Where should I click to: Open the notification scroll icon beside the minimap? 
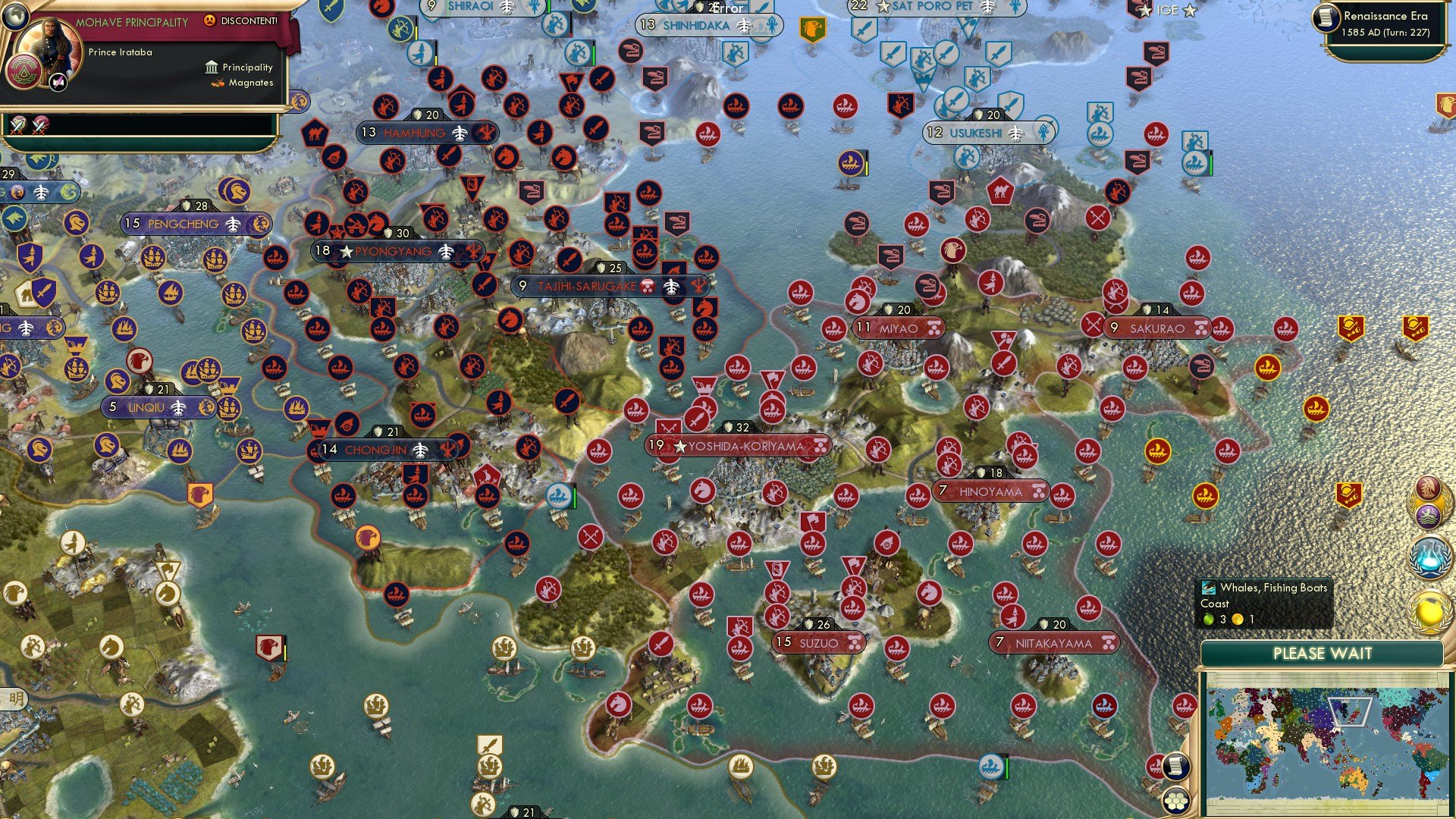click(x=1175, y=767)
